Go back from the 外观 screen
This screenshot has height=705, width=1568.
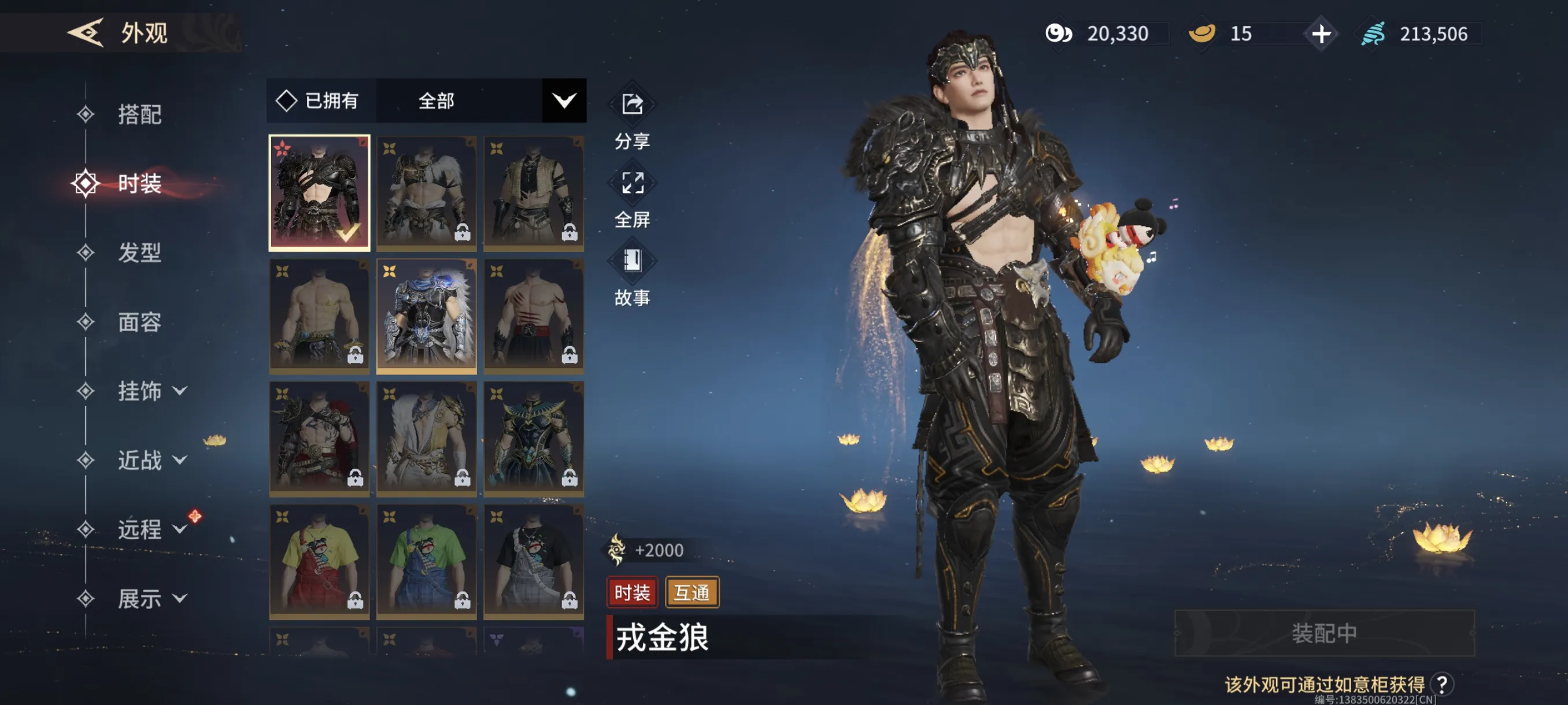(85, 32)
